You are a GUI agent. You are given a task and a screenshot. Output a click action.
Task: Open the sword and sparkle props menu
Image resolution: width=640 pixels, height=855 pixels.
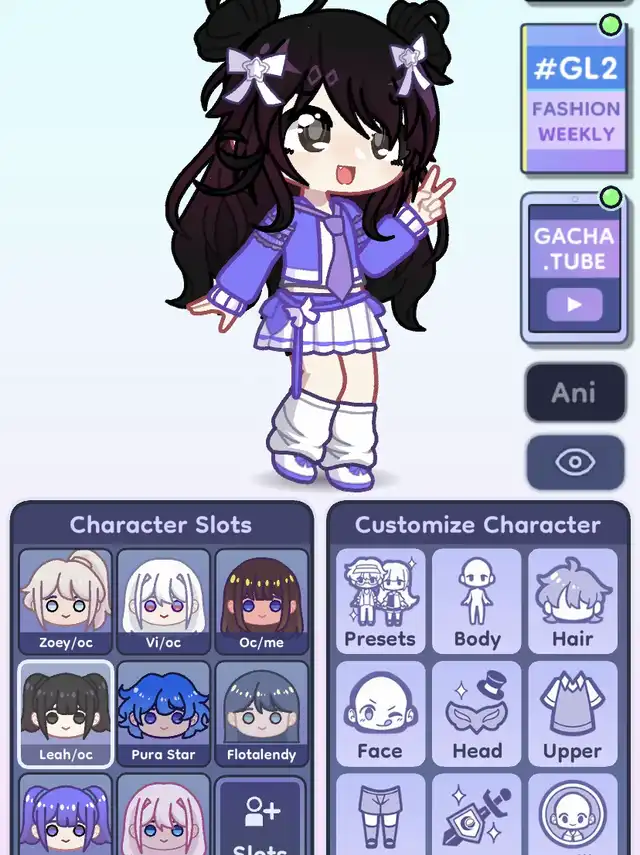[x=477, y=816]
